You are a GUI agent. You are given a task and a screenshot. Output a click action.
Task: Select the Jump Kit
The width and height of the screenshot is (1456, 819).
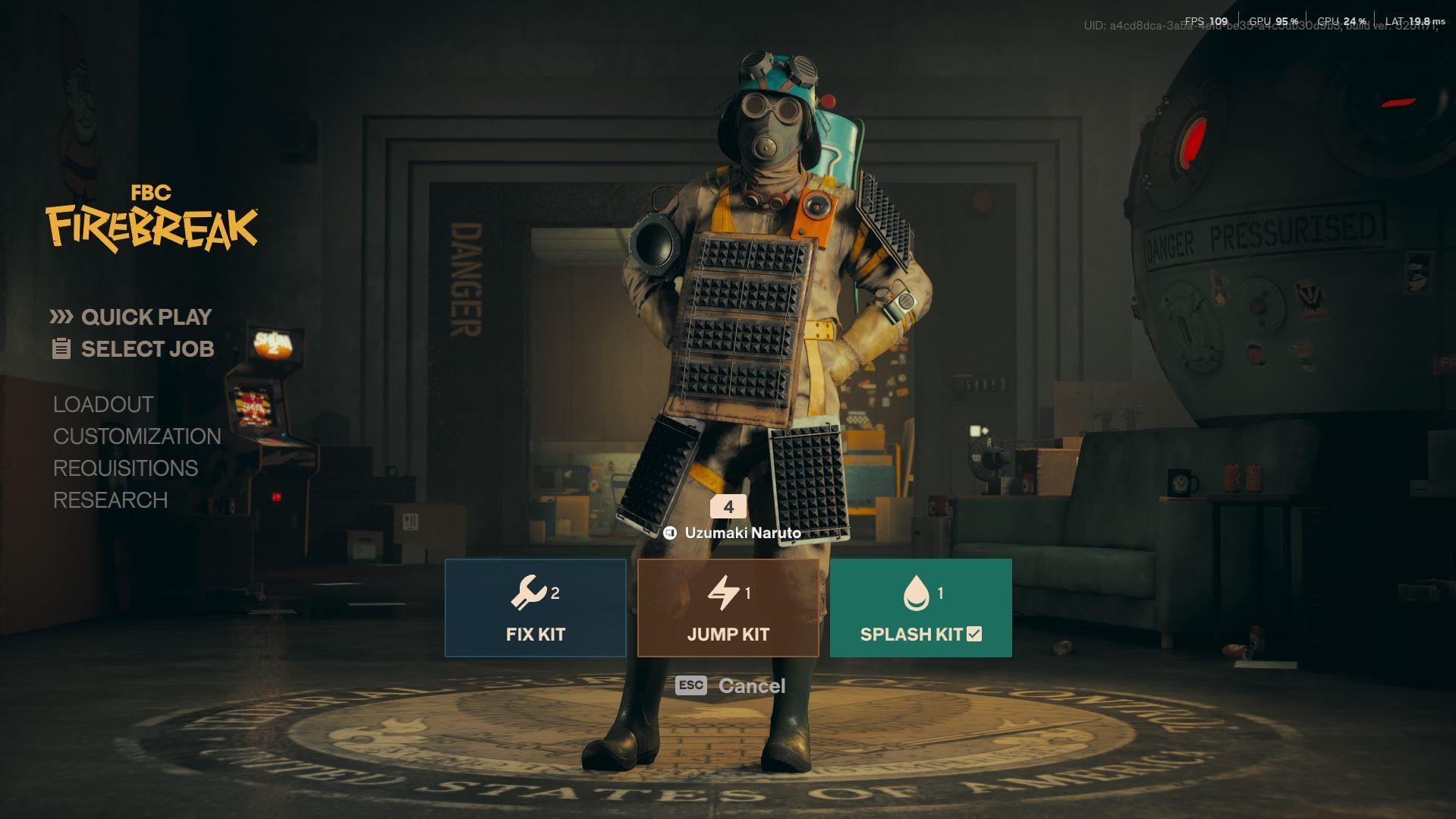[x=728, y=608]
